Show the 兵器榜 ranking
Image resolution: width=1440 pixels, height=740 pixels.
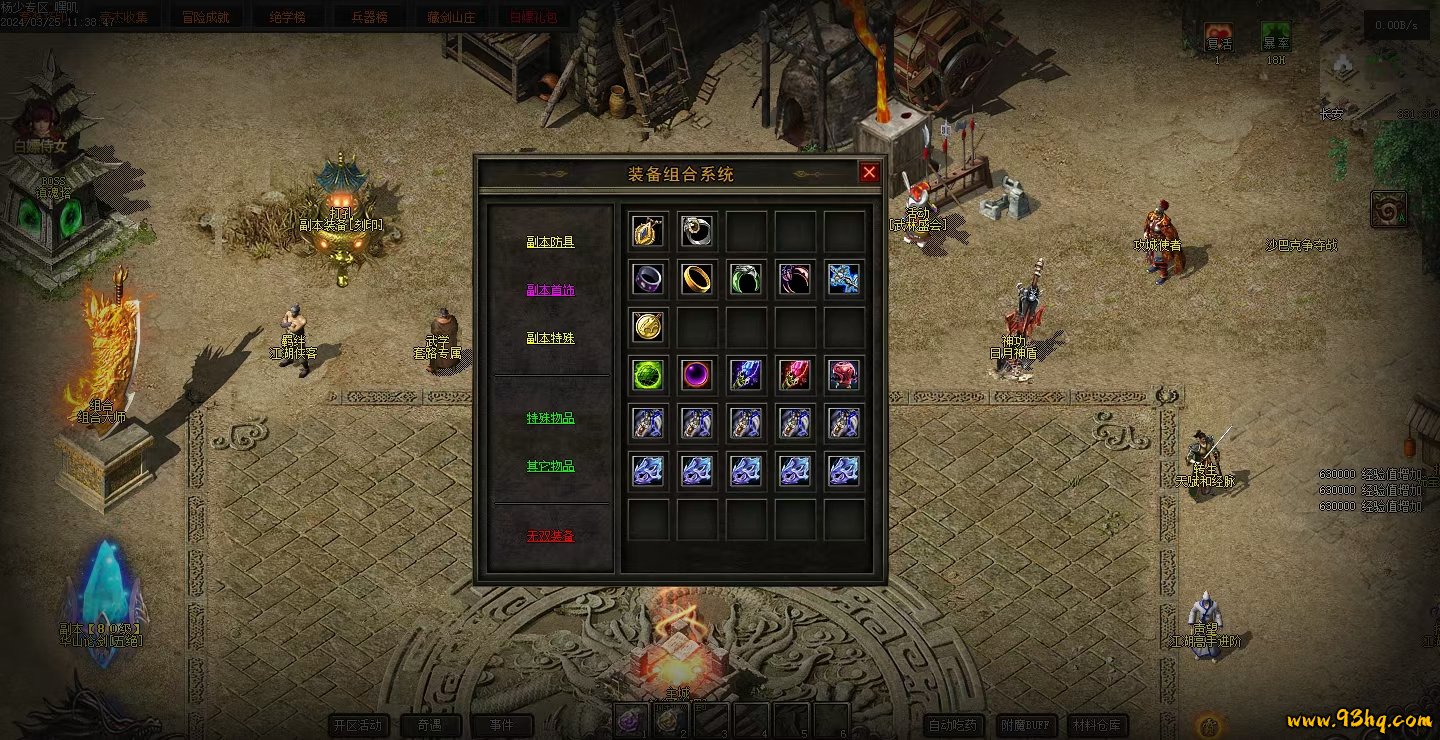(x=369, y=17)
